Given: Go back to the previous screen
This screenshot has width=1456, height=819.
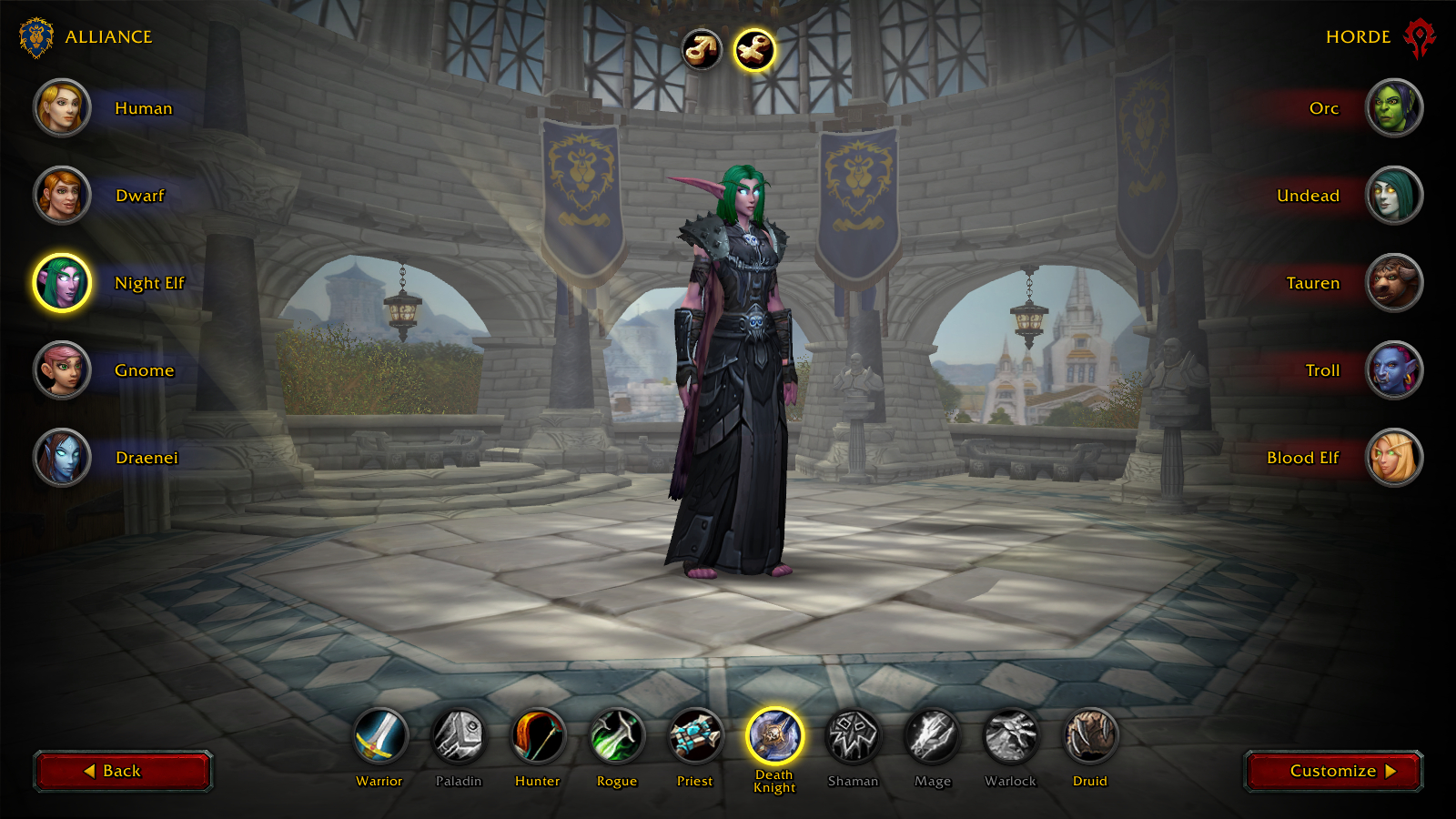Looking at the screenshot, I should click(123, 771).
